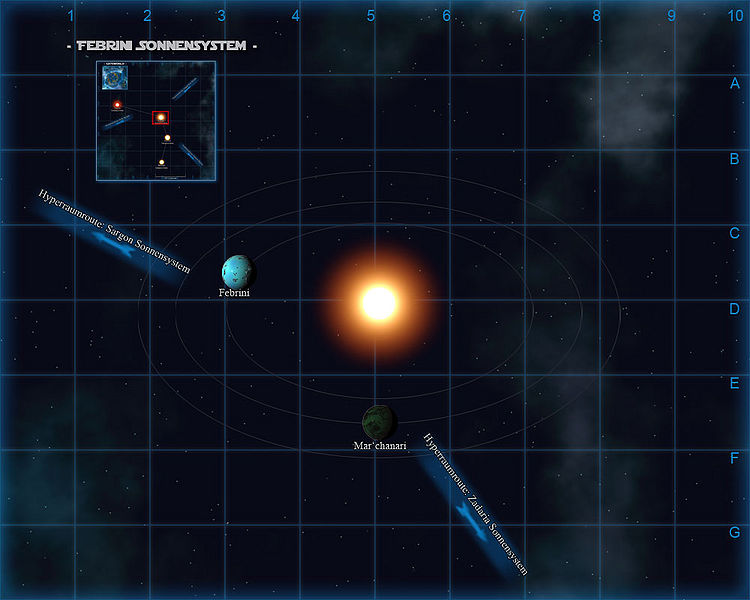This screenshot has width=750, height=600.
Task: Choose the red star system on the minimap
Action: [x=117, y=104]
